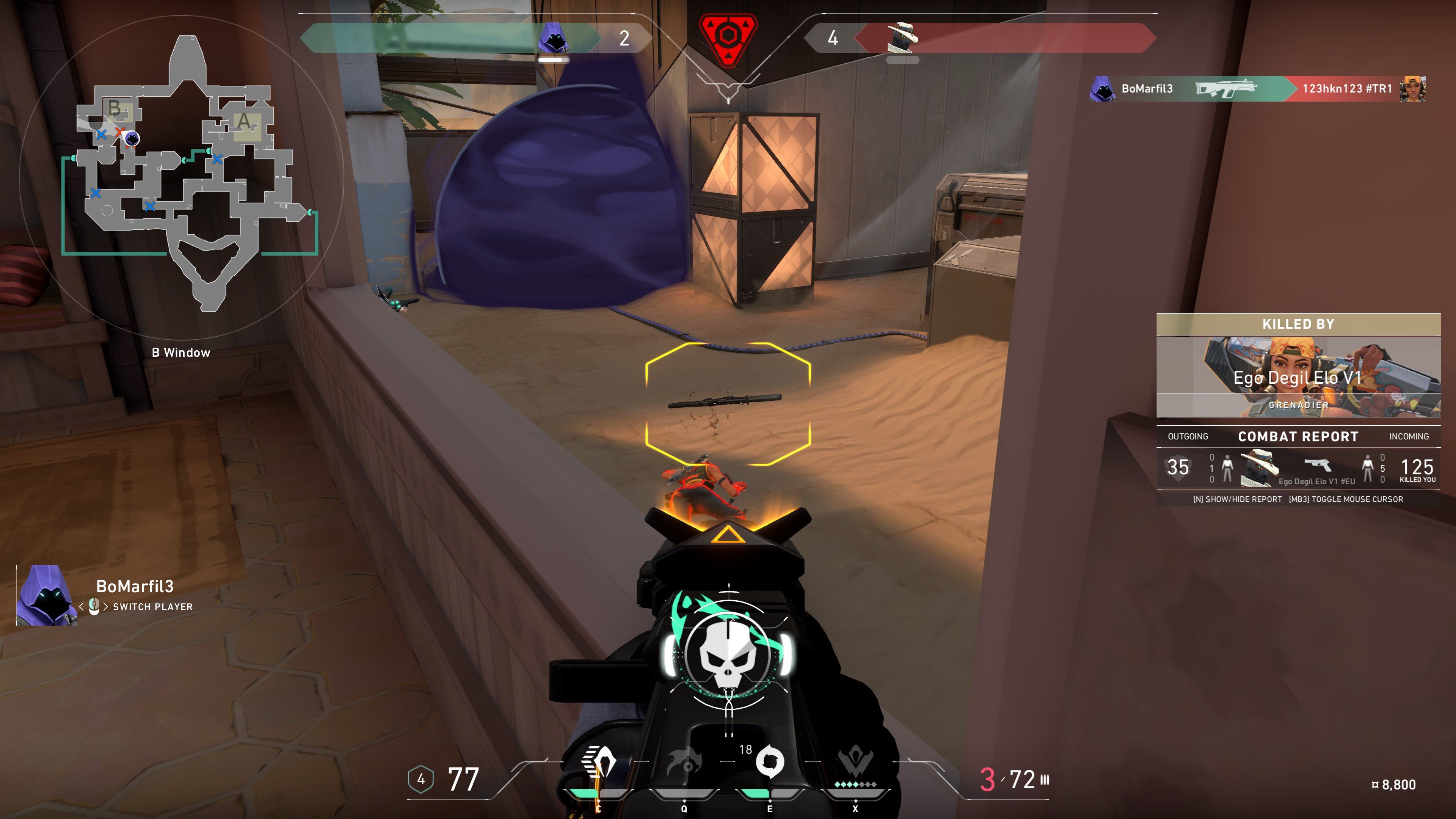The width and height of the screenshot is (1456, 819).
Task: Trigger the From the Shadows ultimate icon
Action: coord(855,763)
